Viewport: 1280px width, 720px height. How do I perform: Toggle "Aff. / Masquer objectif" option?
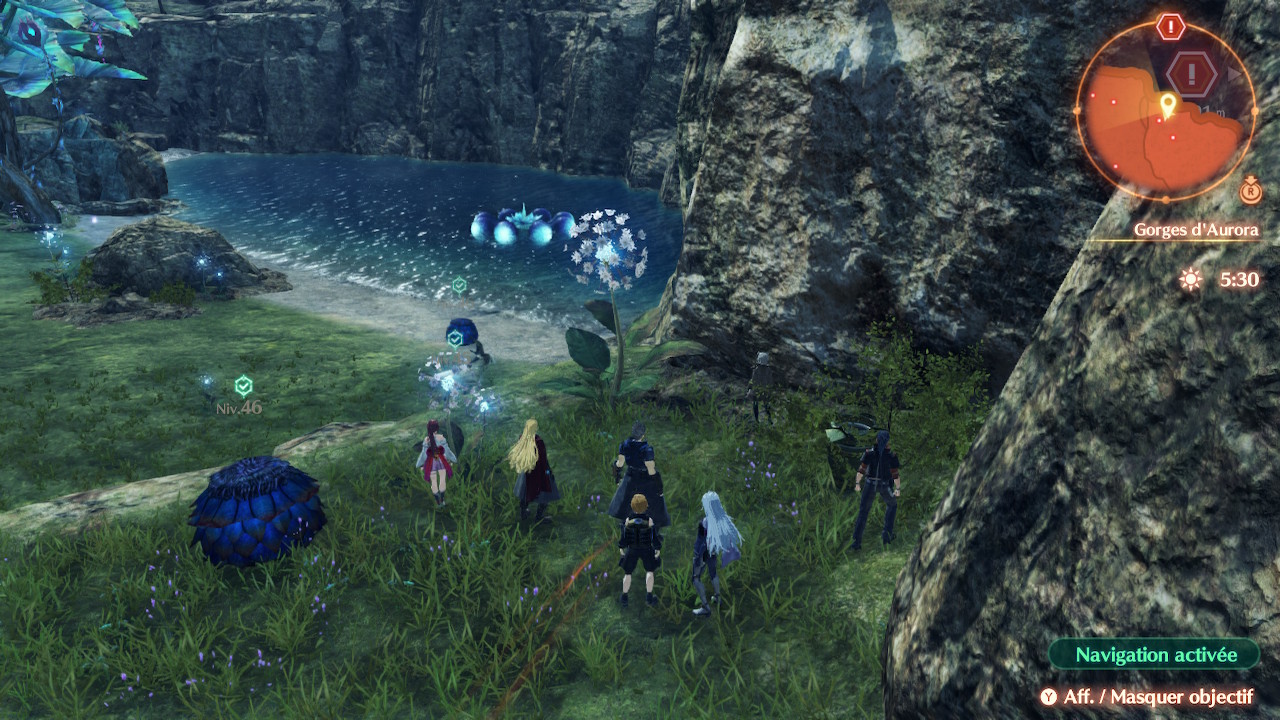coord(1146,697)
